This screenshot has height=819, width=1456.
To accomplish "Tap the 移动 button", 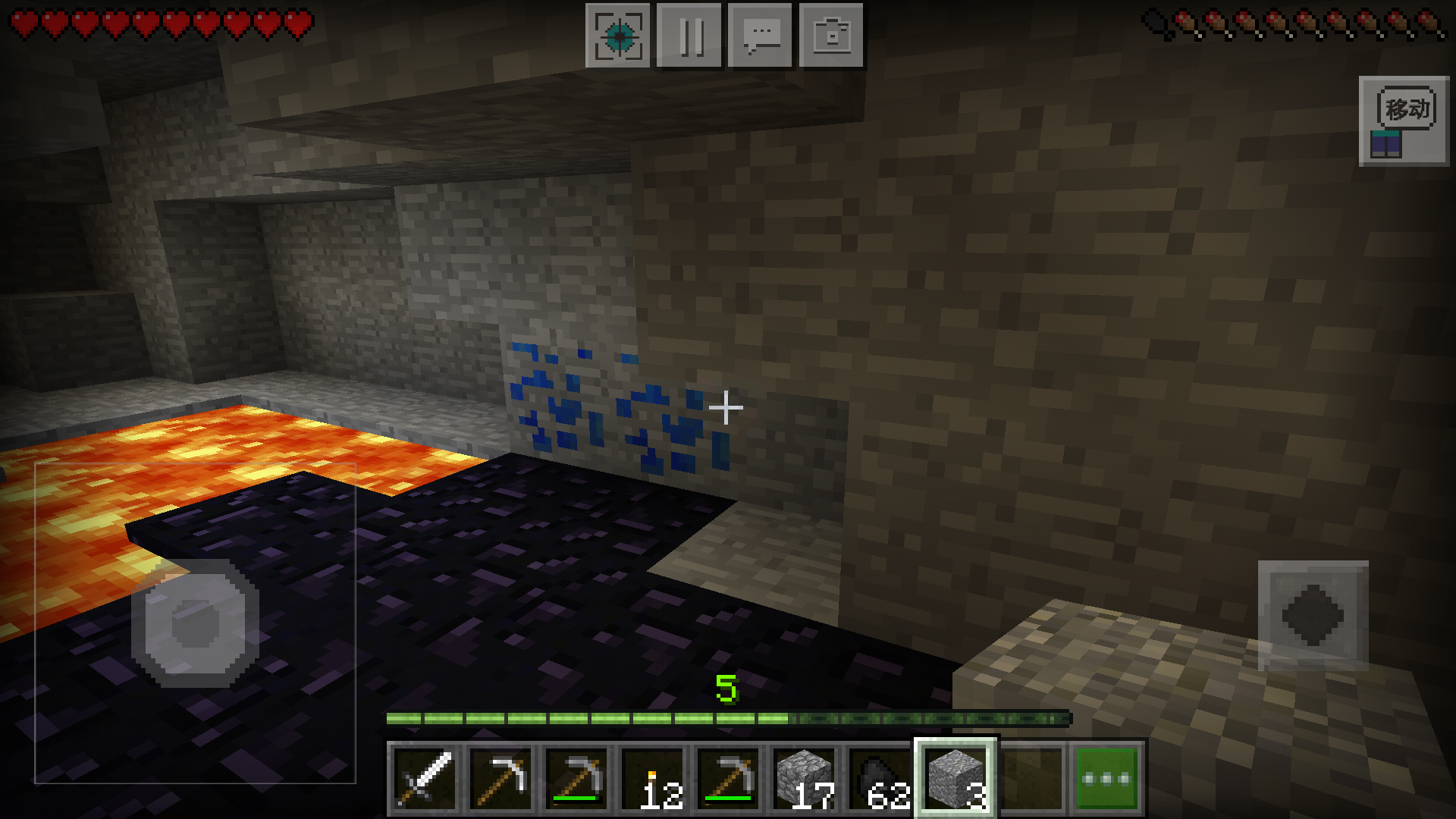I will point(1404,121).
